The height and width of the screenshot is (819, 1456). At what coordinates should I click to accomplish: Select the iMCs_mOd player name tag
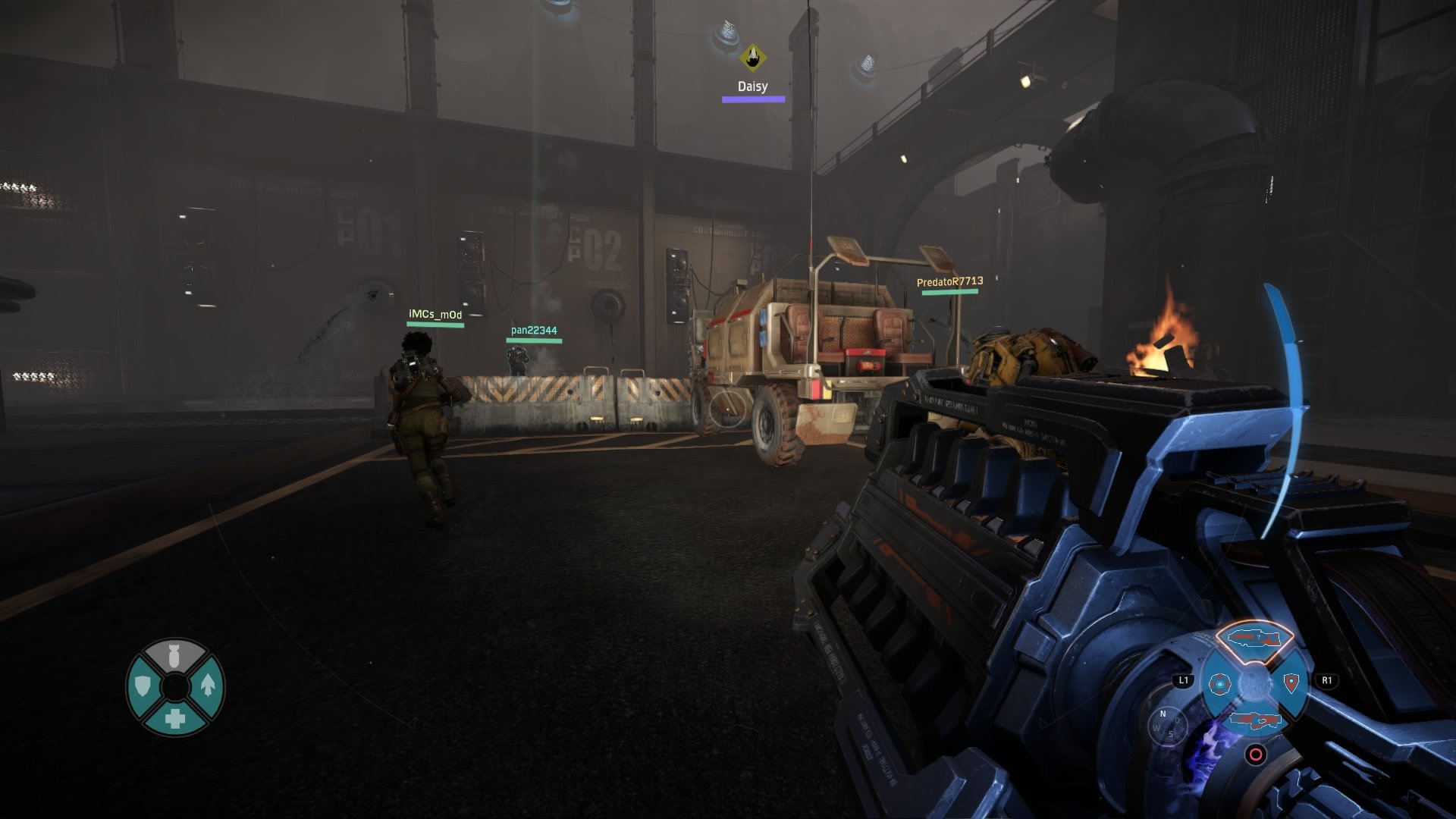pos(435,315)
